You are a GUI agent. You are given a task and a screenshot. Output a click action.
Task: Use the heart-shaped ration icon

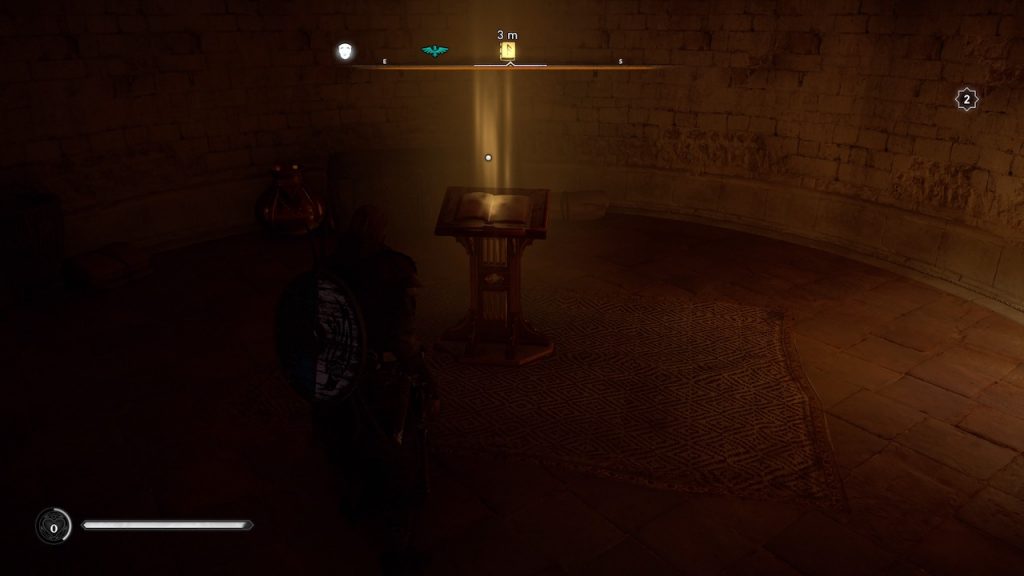[53, 525]
